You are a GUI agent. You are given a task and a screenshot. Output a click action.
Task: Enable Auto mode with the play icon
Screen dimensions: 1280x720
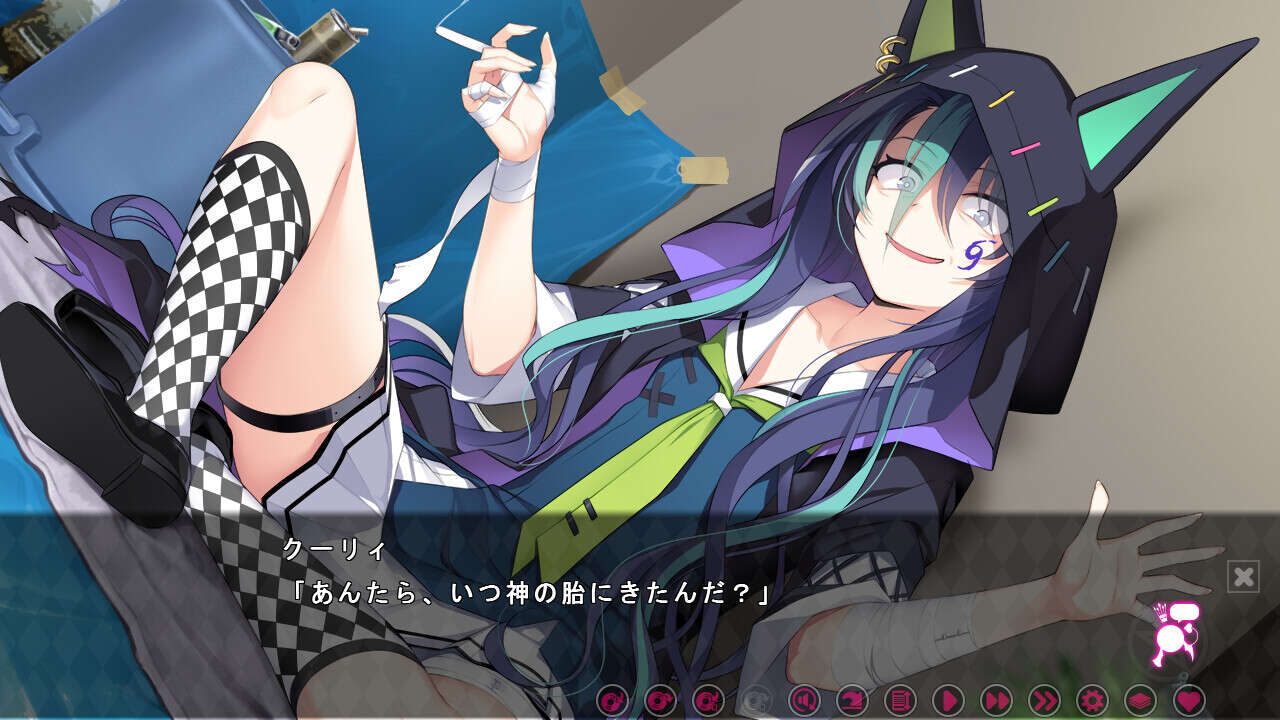pos(946,700)
